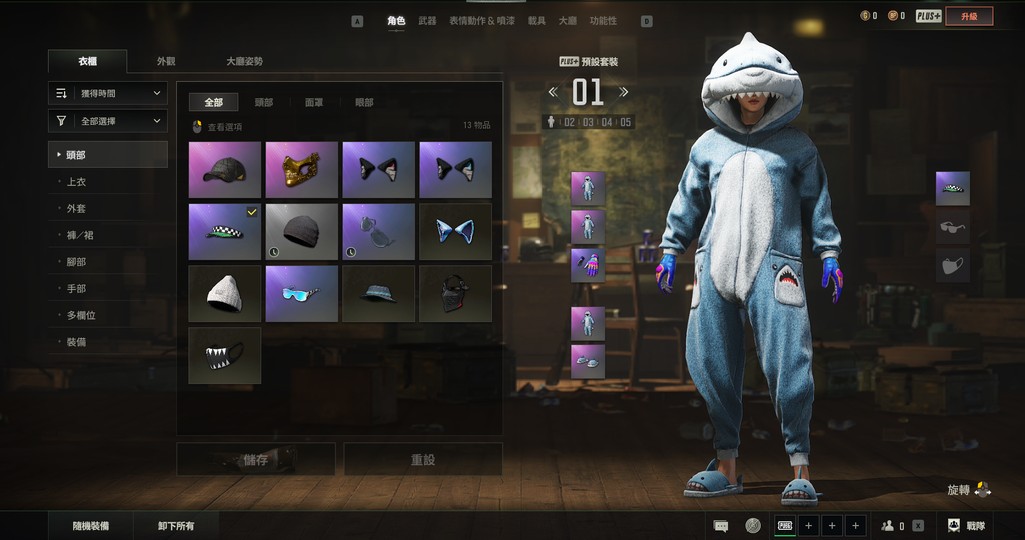Equip the golden mask item
The width and height of the screenshot is (1025, 540).
(x=301, y=169)
